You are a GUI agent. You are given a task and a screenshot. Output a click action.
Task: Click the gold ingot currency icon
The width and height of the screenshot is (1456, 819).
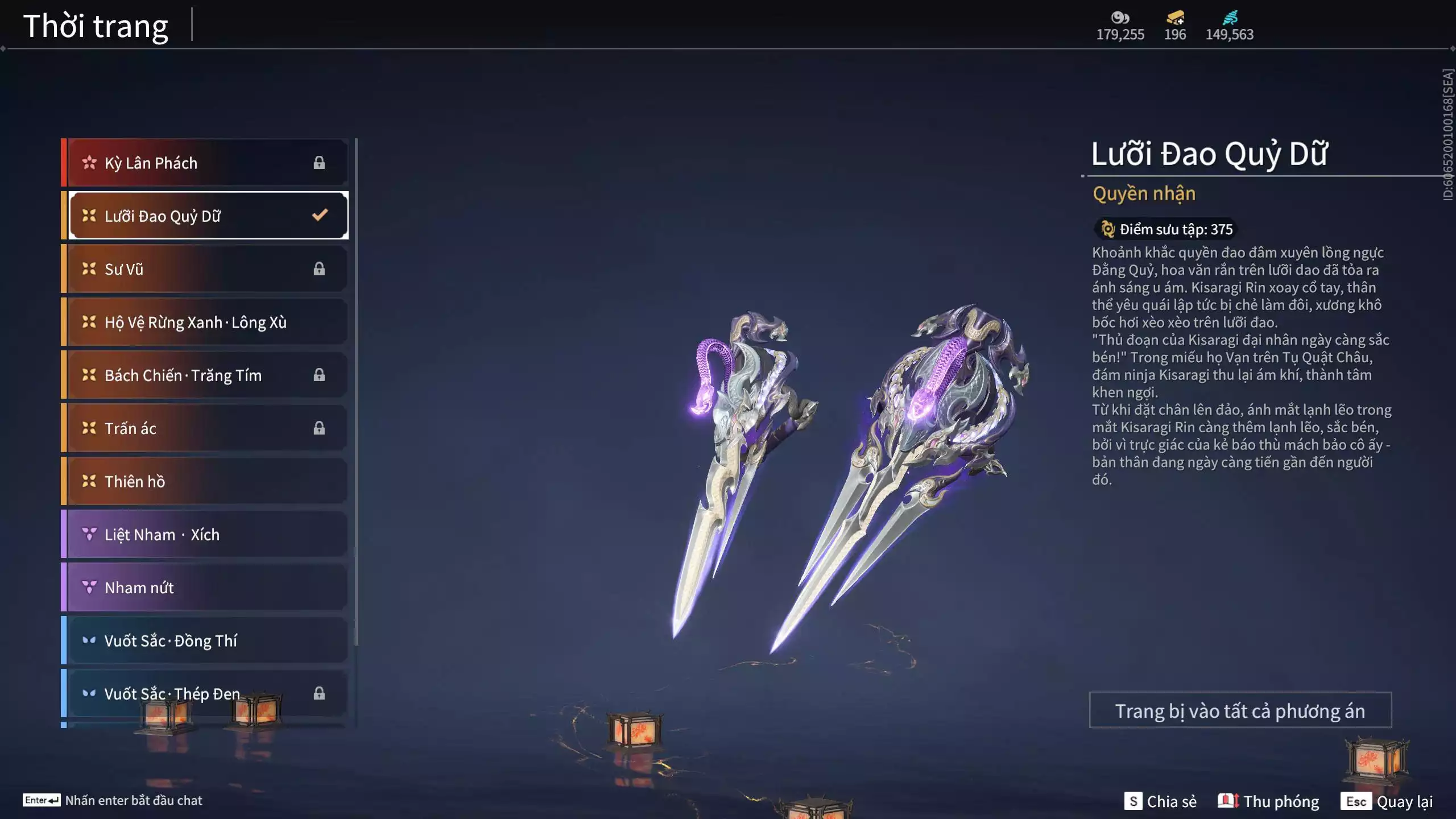pos(1174,18)
